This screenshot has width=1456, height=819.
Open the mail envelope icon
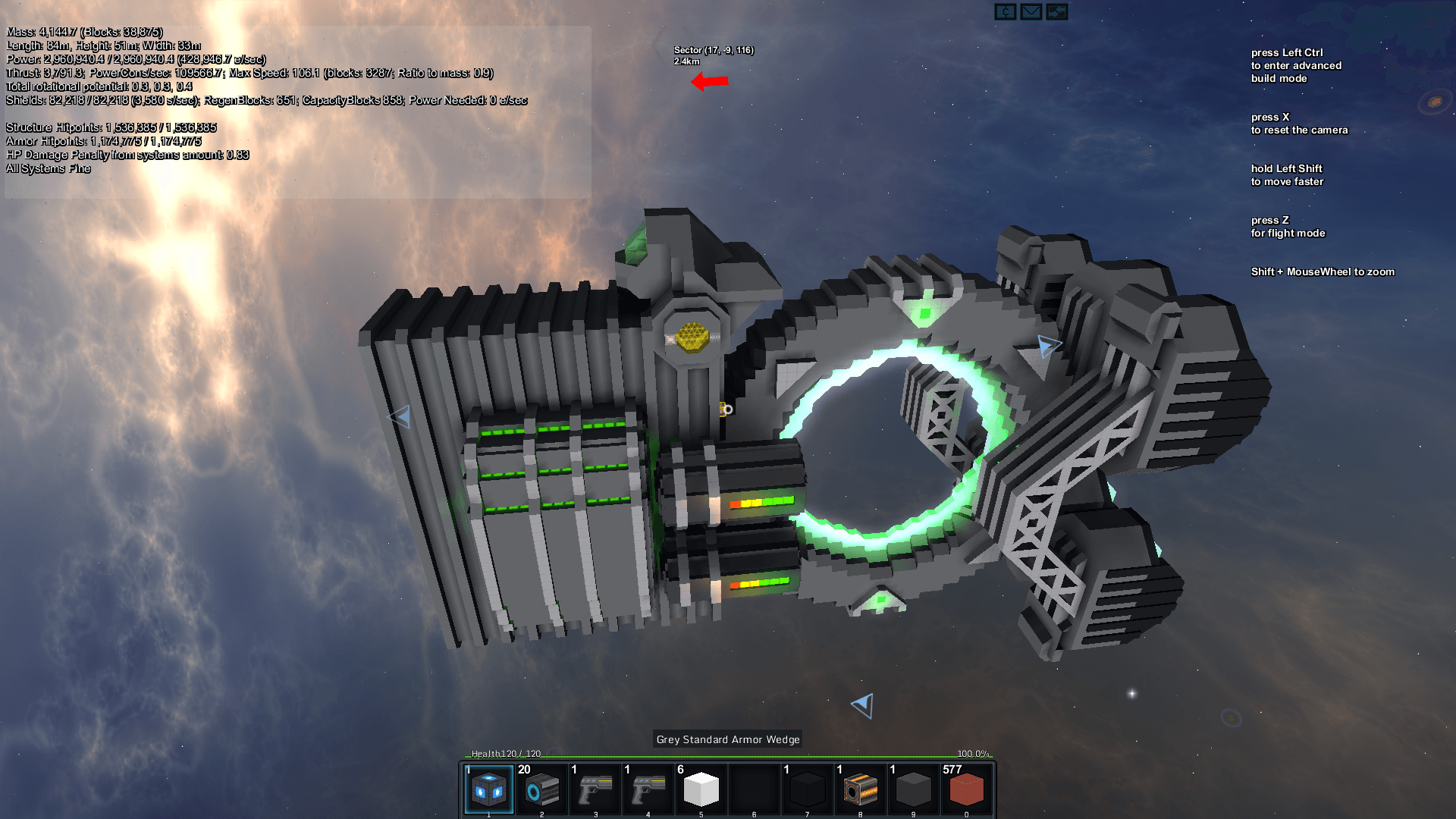(1031, 12)
